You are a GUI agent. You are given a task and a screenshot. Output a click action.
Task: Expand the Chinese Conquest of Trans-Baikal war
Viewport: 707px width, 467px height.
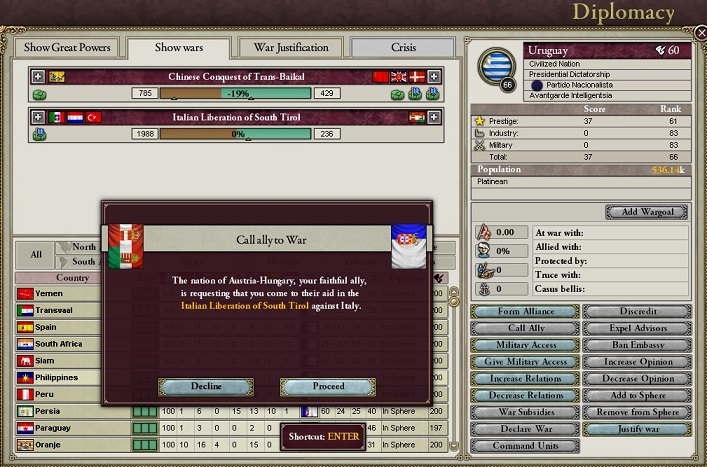click(39, 76)
